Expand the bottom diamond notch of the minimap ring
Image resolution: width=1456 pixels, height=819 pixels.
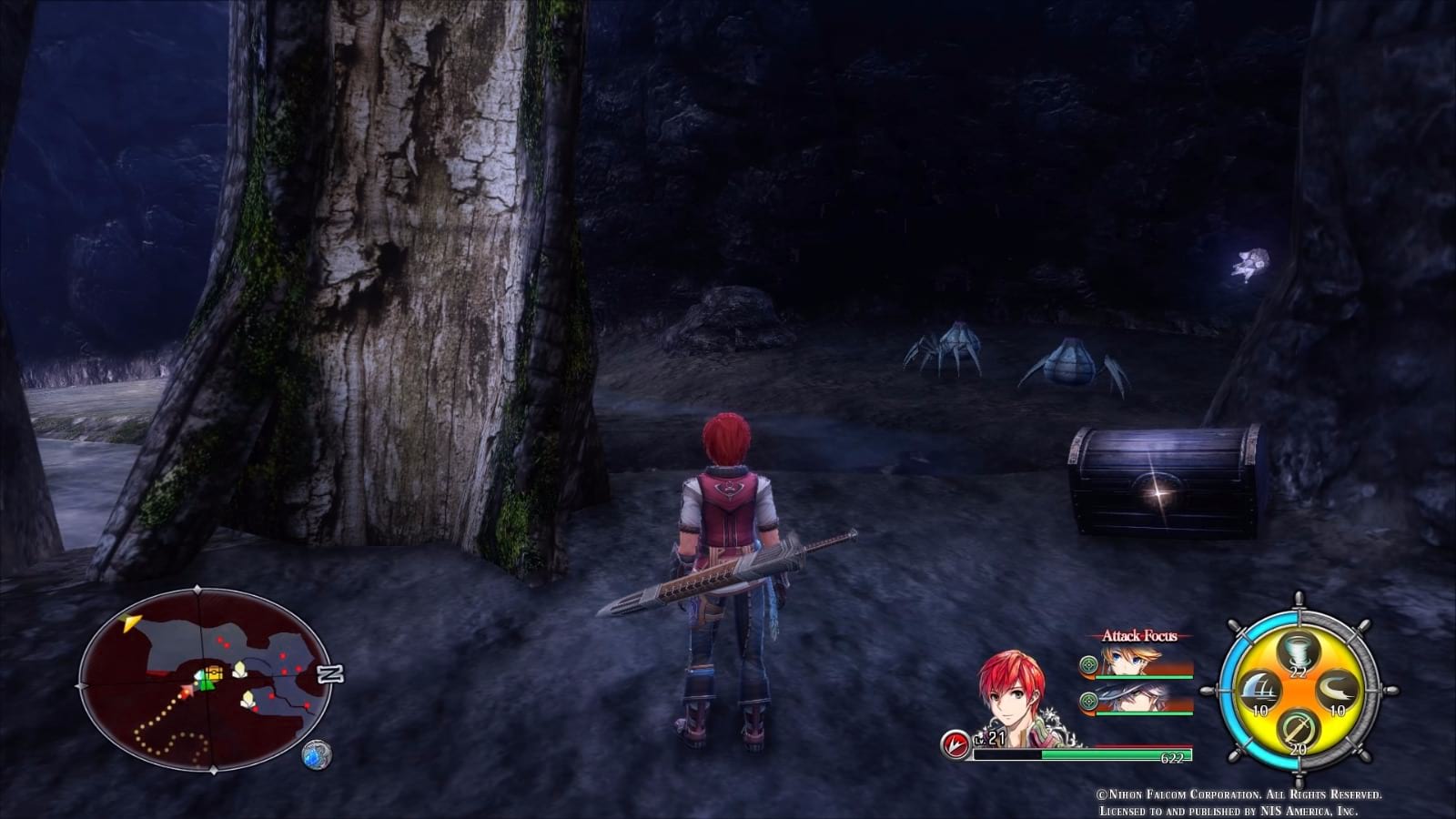(215, 771)
